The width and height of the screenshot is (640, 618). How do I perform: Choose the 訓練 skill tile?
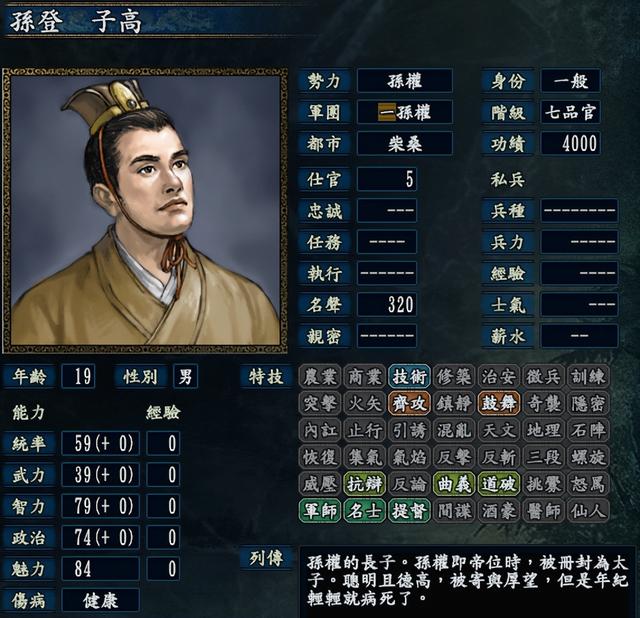click(x=589, y=376)
